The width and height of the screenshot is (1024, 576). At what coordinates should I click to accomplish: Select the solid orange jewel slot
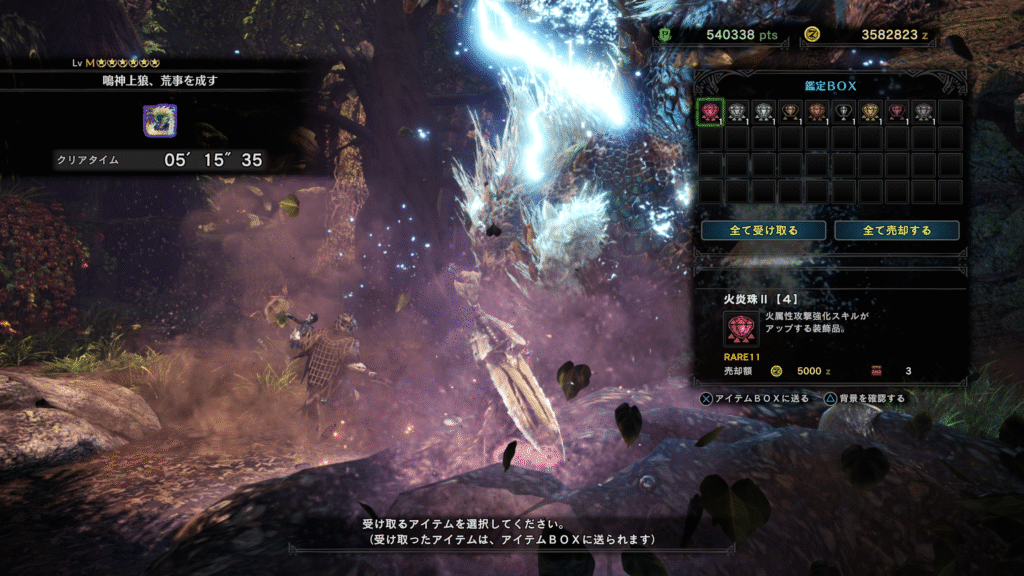tap(817, 111)
